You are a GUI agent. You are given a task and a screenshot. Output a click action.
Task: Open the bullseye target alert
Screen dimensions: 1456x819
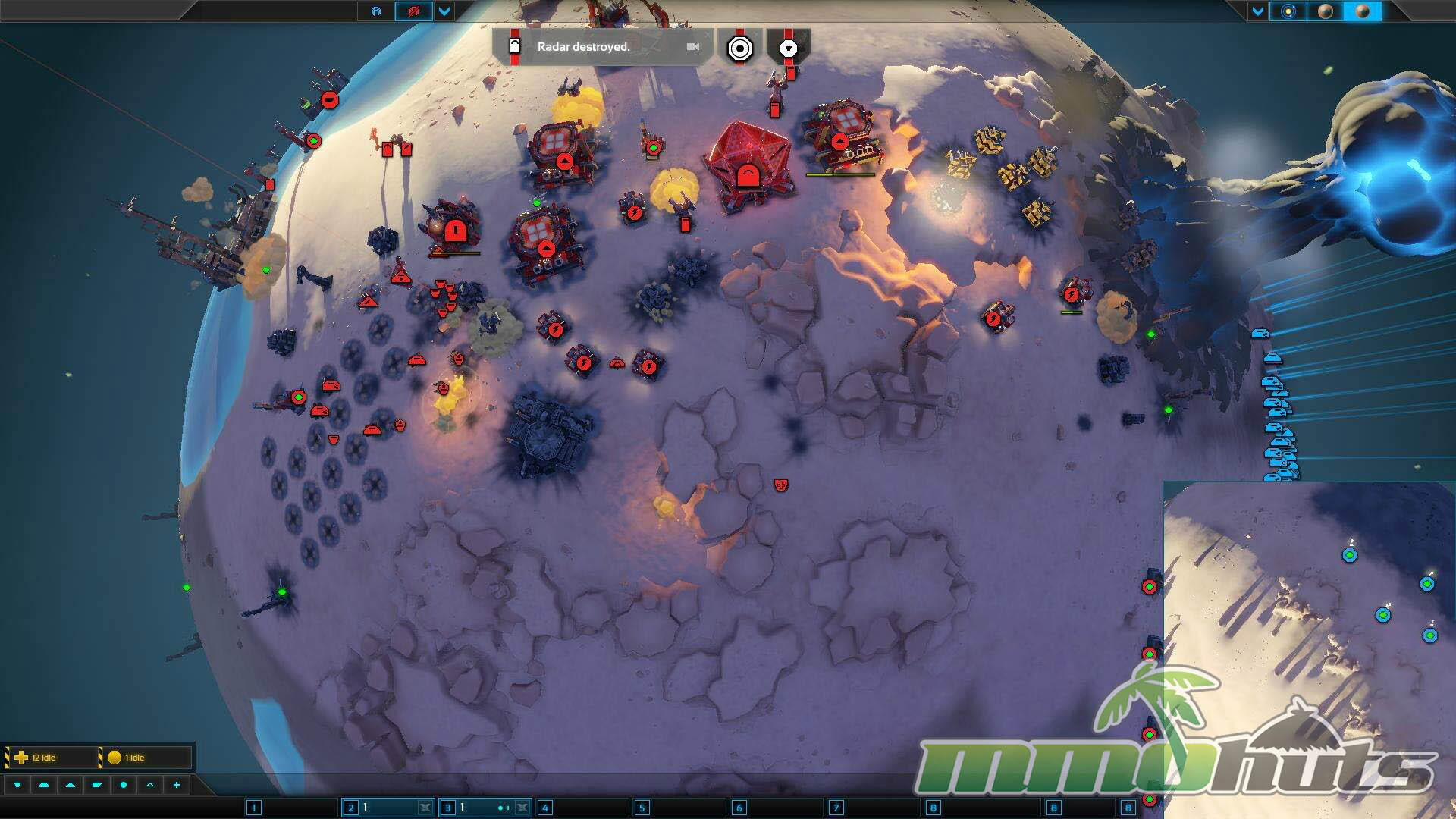coord(739,49)
